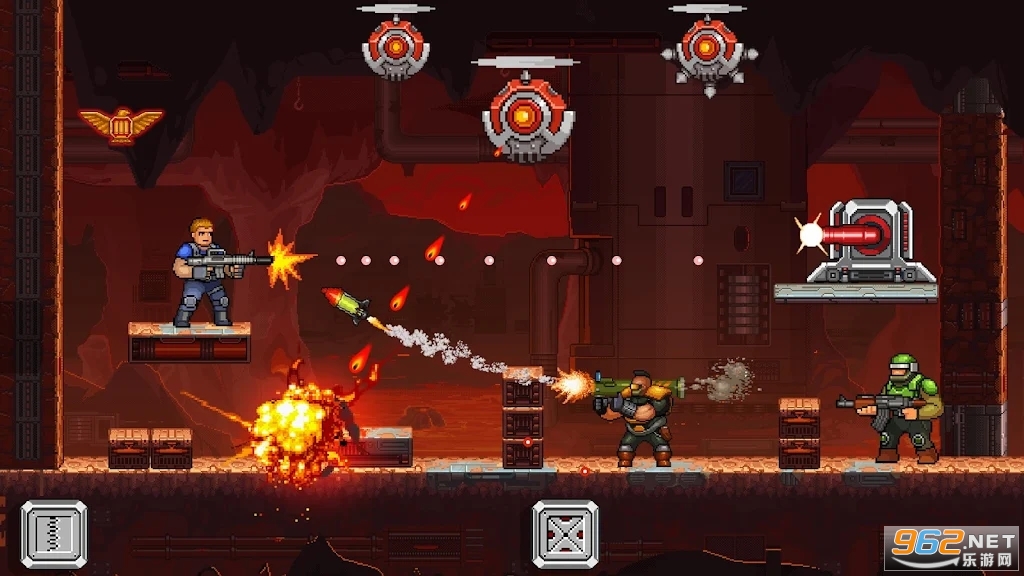Tap the zipper-pattern square button
The width and height of the screenshot is (1024, 576).
click(x=54, y=535)
